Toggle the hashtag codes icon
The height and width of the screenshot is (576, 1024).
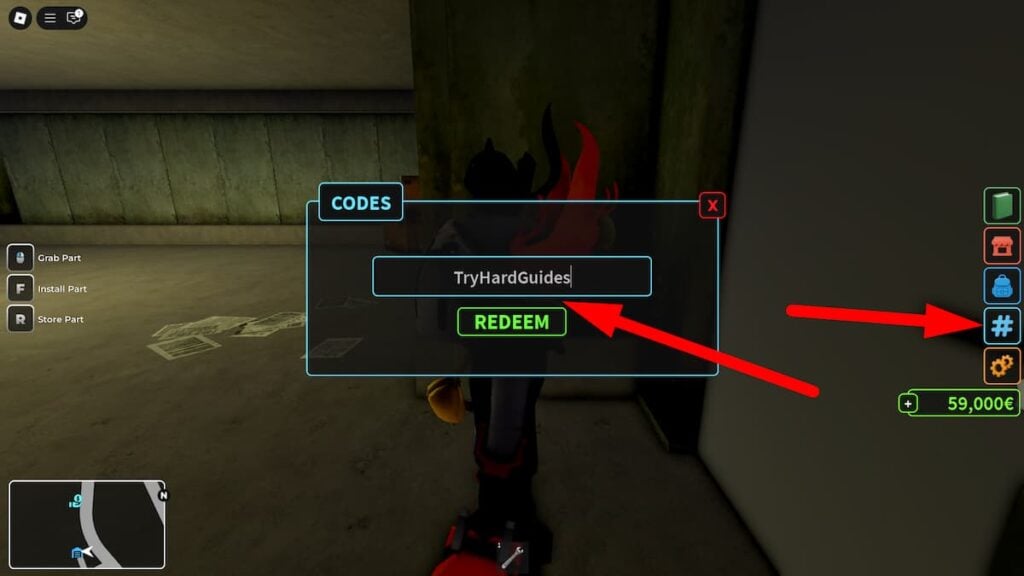tap(1002, 326)
